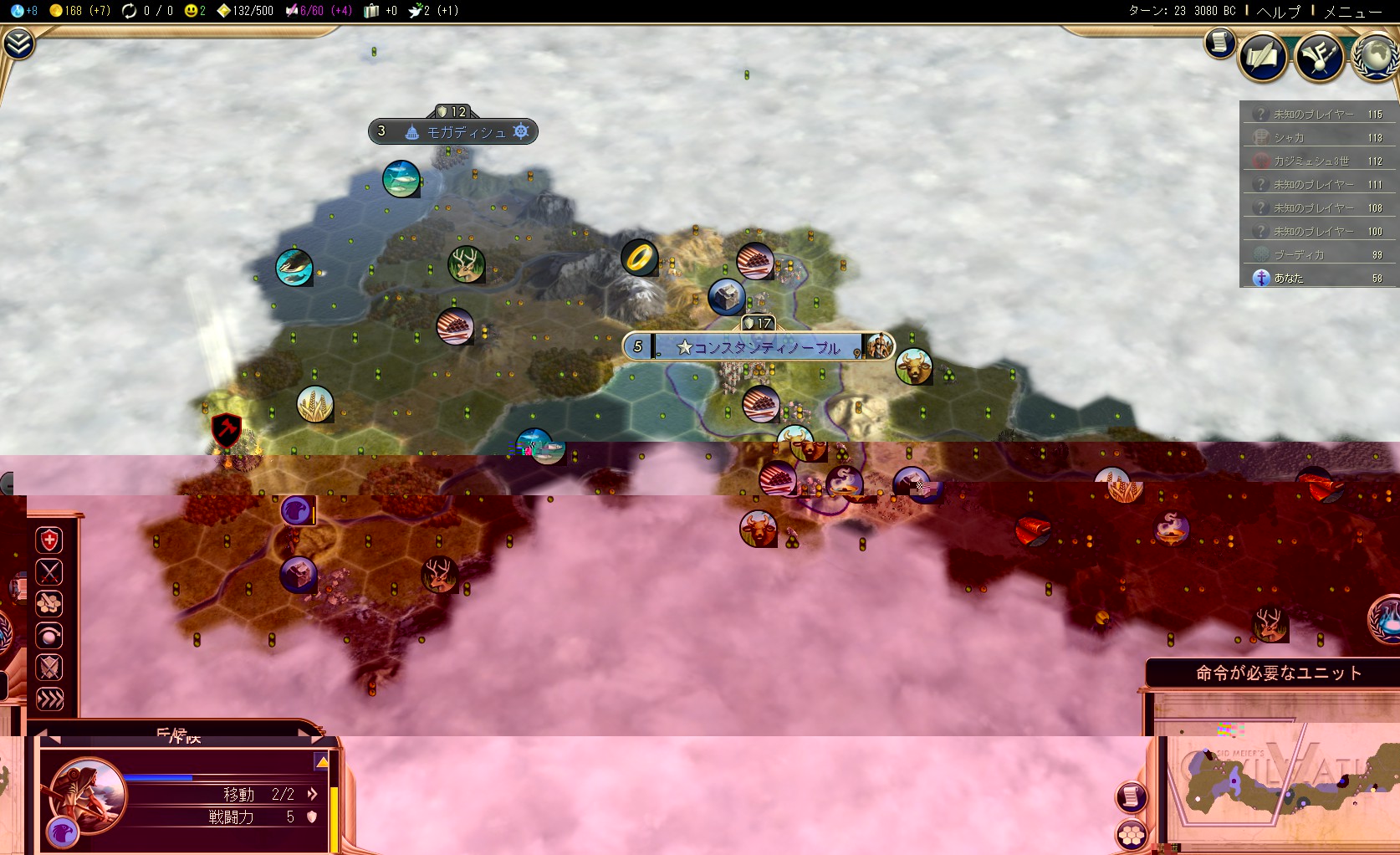Open the diplomacy overview globe button
Image resolution: width=1400 pixels, height=855 pixels.
(x=1374, y=57)
